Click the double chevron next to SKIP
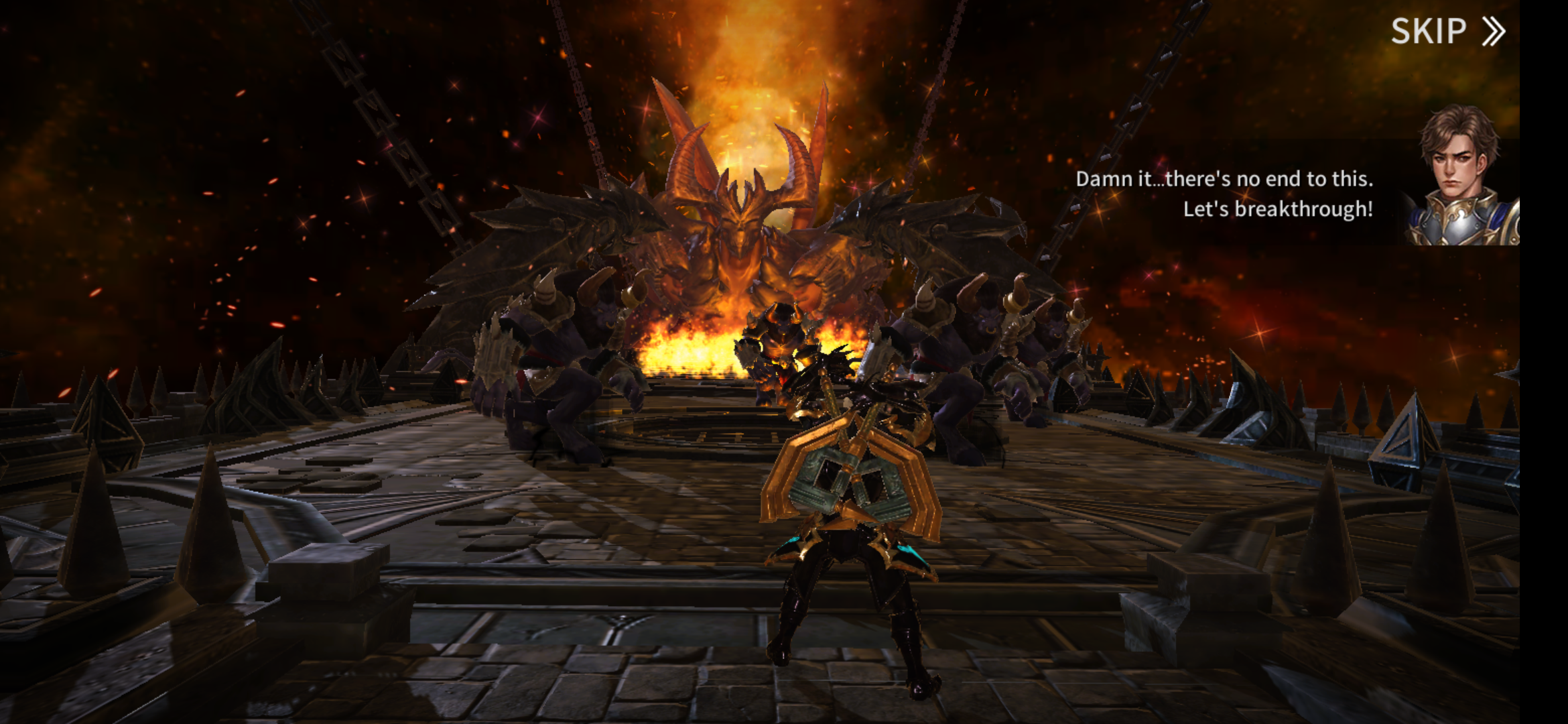Viewport: 1568px width, 724px height. pos(1493,31)
